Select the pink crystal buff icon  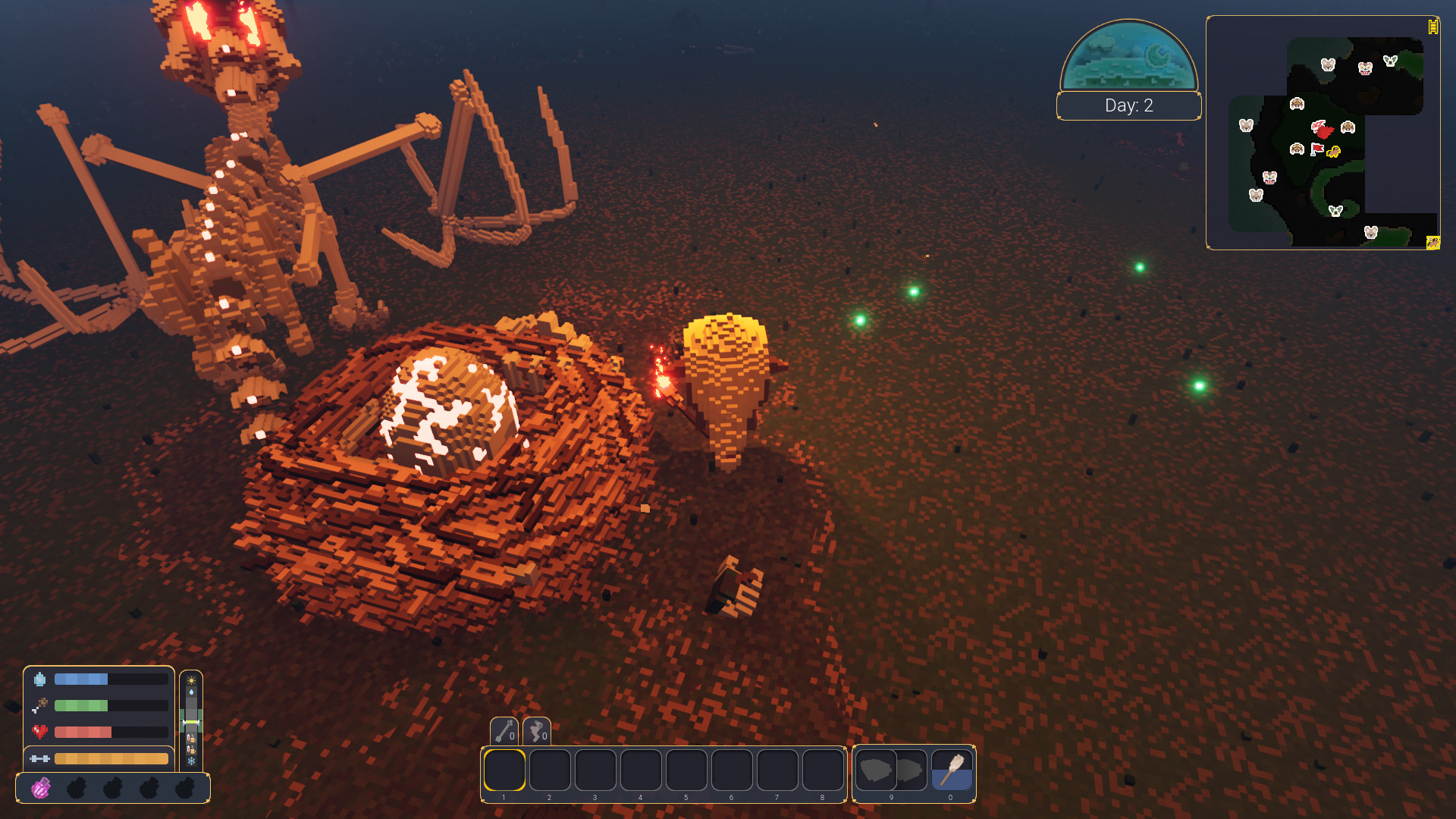41,788
